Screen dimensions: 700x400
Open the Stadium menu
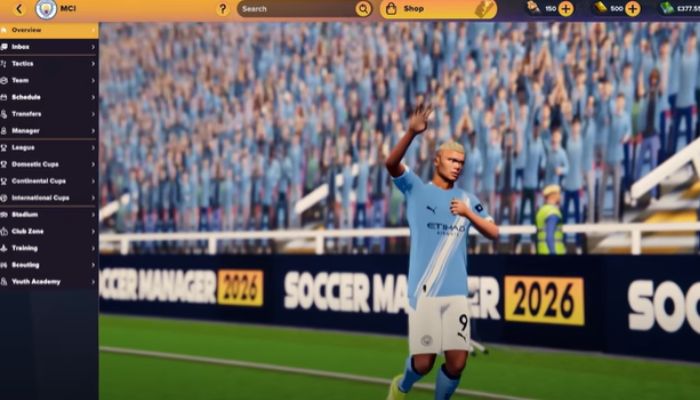[48, 214]
